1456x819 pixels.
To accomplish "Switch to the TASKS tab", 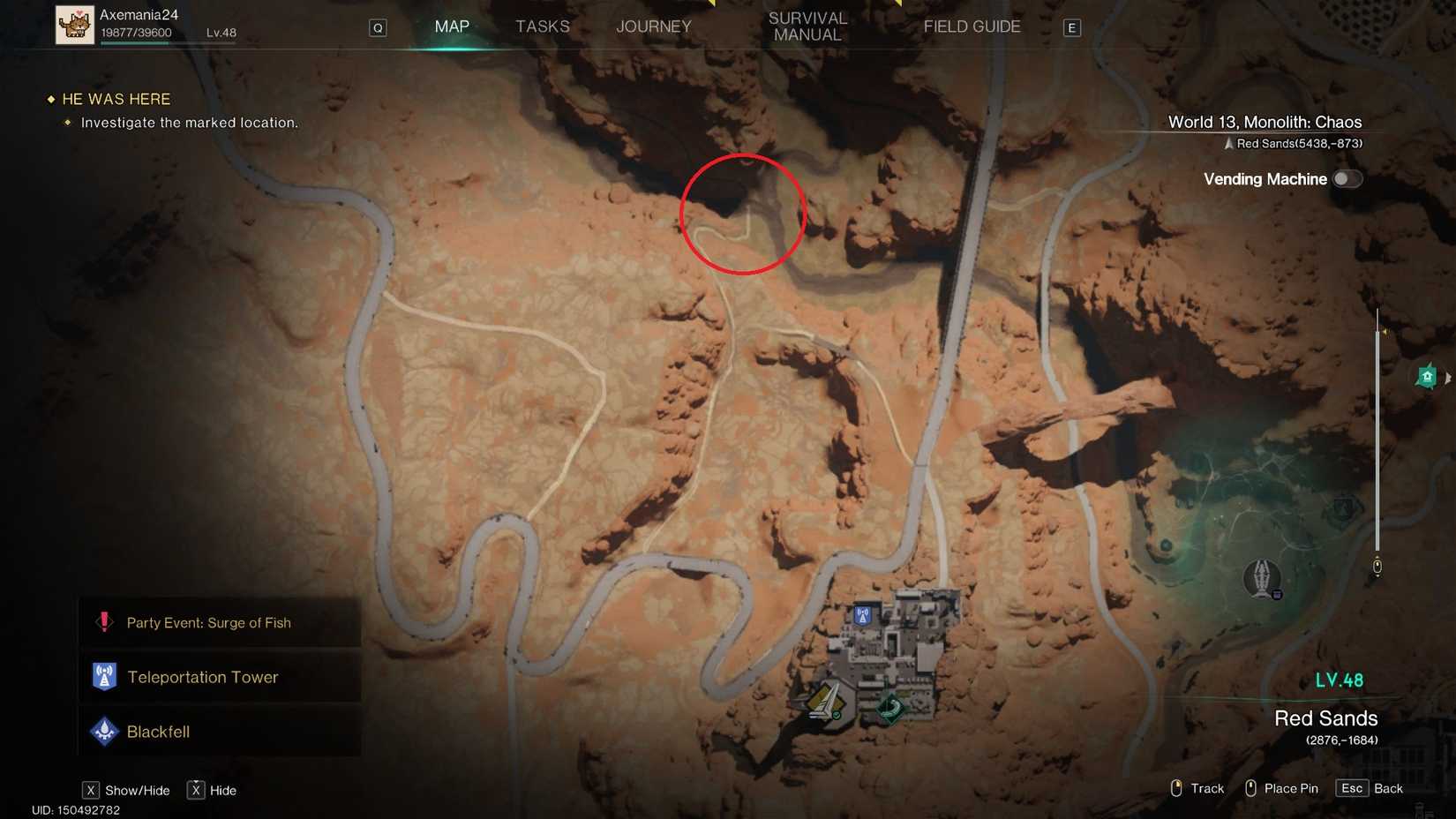I will pos(542,26).
